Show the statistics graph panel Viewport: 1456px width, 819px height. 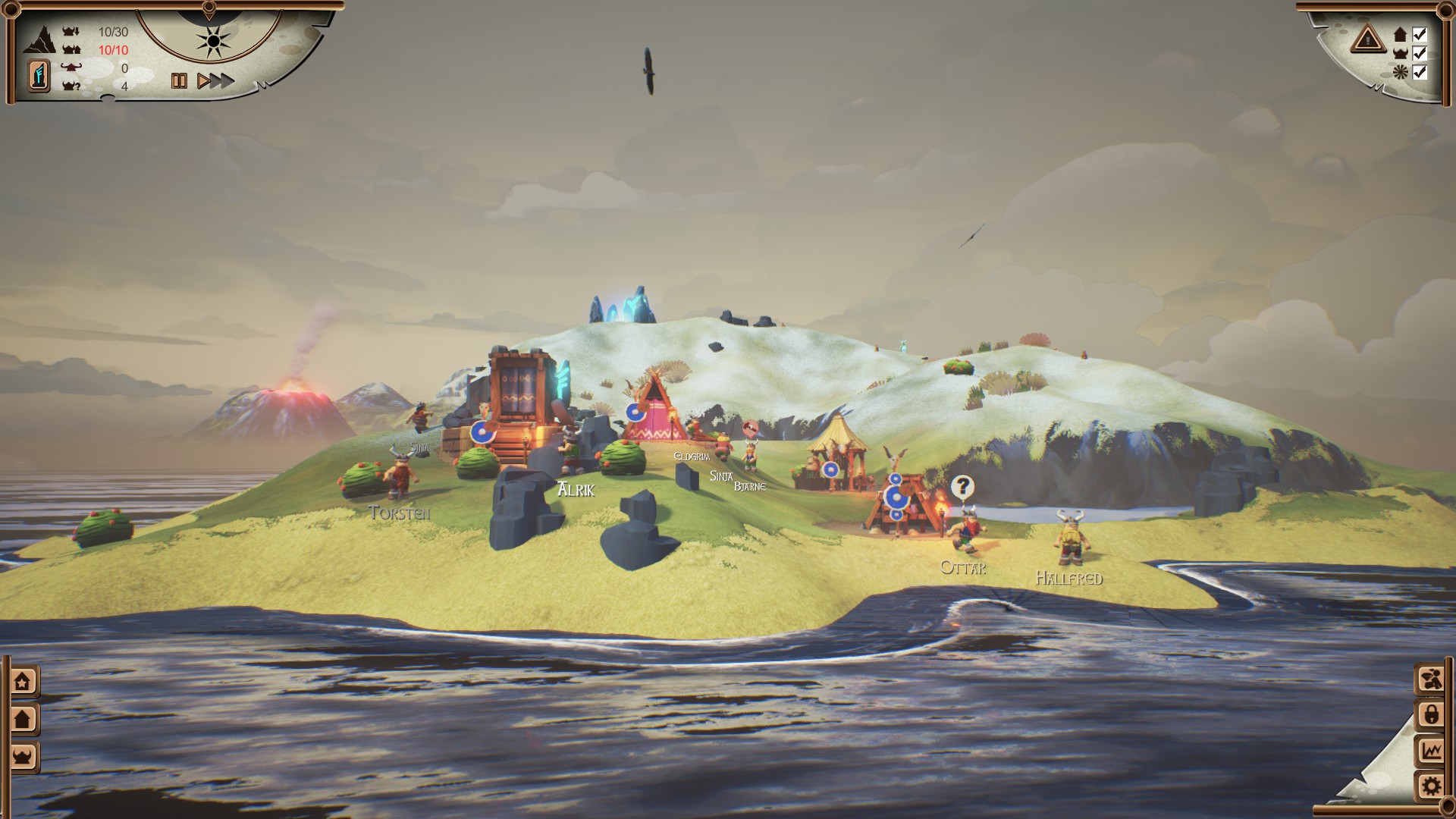tap(1431, 751)
